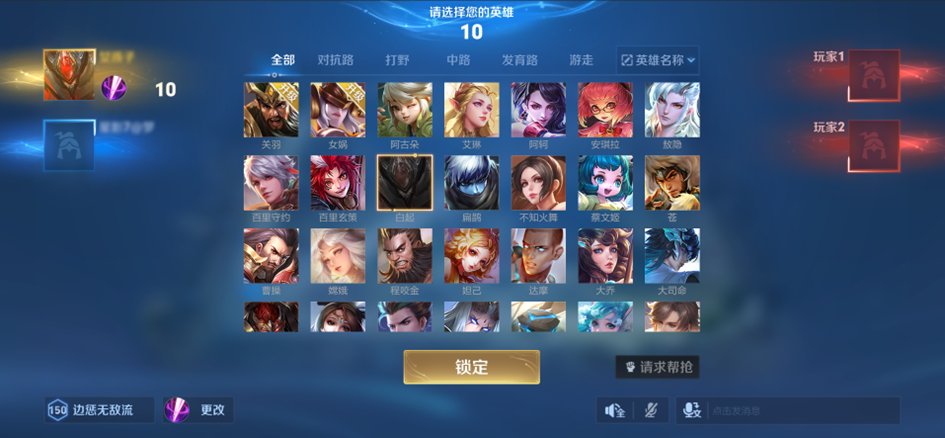The height and width of the screenshot is (438, 945).
Task: Select the 发育路 tab
Action: (520, 60)
